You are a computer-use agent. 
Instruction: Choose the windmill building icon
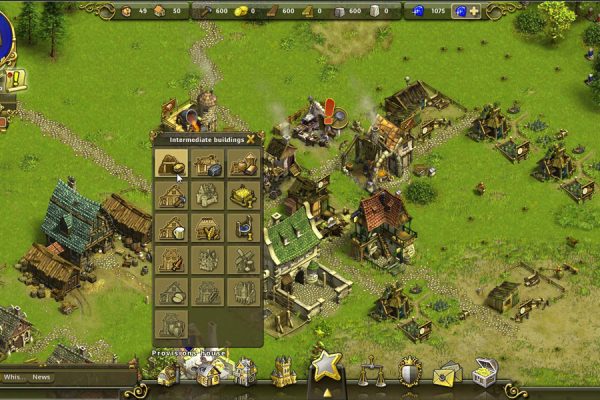tap(242, 261)
